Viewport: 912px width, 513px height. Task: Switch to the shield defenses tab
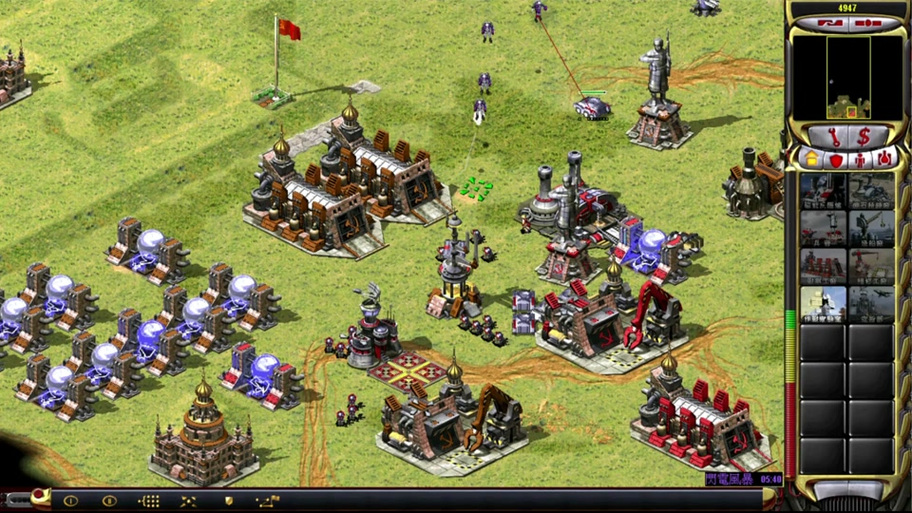tap(835, 158)
